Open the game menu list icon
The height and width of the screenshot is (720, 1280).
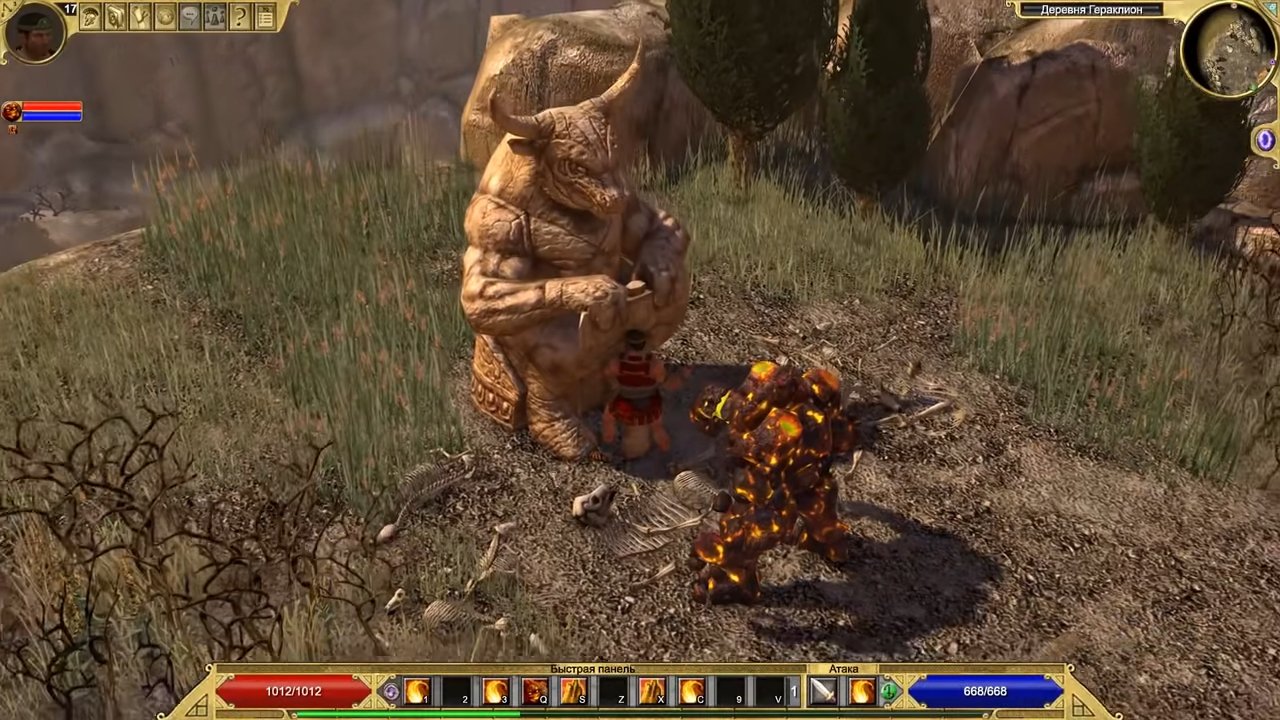pos(265,16)
